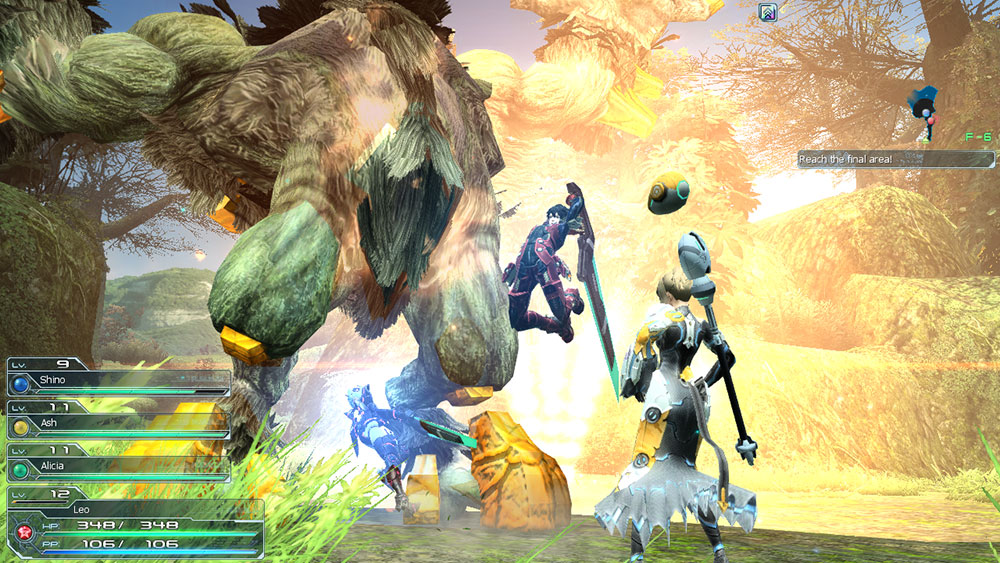Click the "Reach the final area!" objective

point(895,159)
